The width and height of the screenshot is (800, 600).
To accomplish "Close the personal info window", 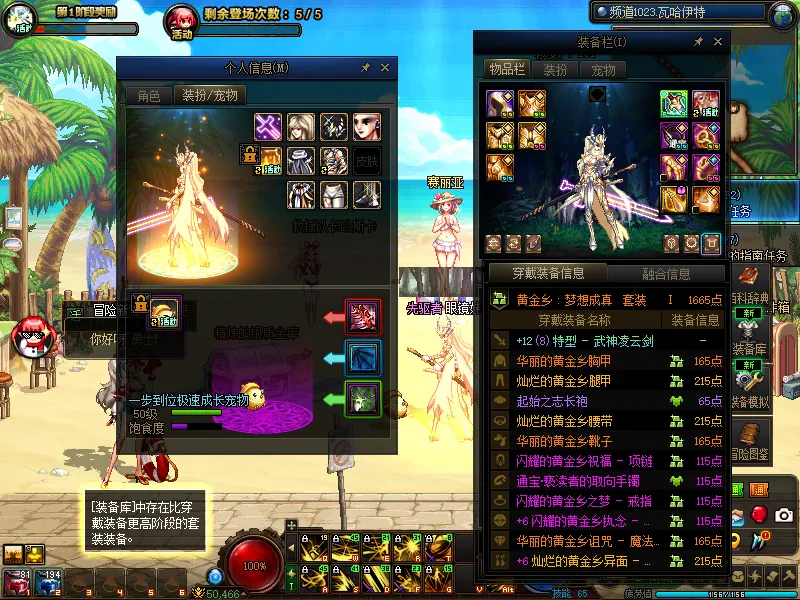I will [x=385, y=67].
